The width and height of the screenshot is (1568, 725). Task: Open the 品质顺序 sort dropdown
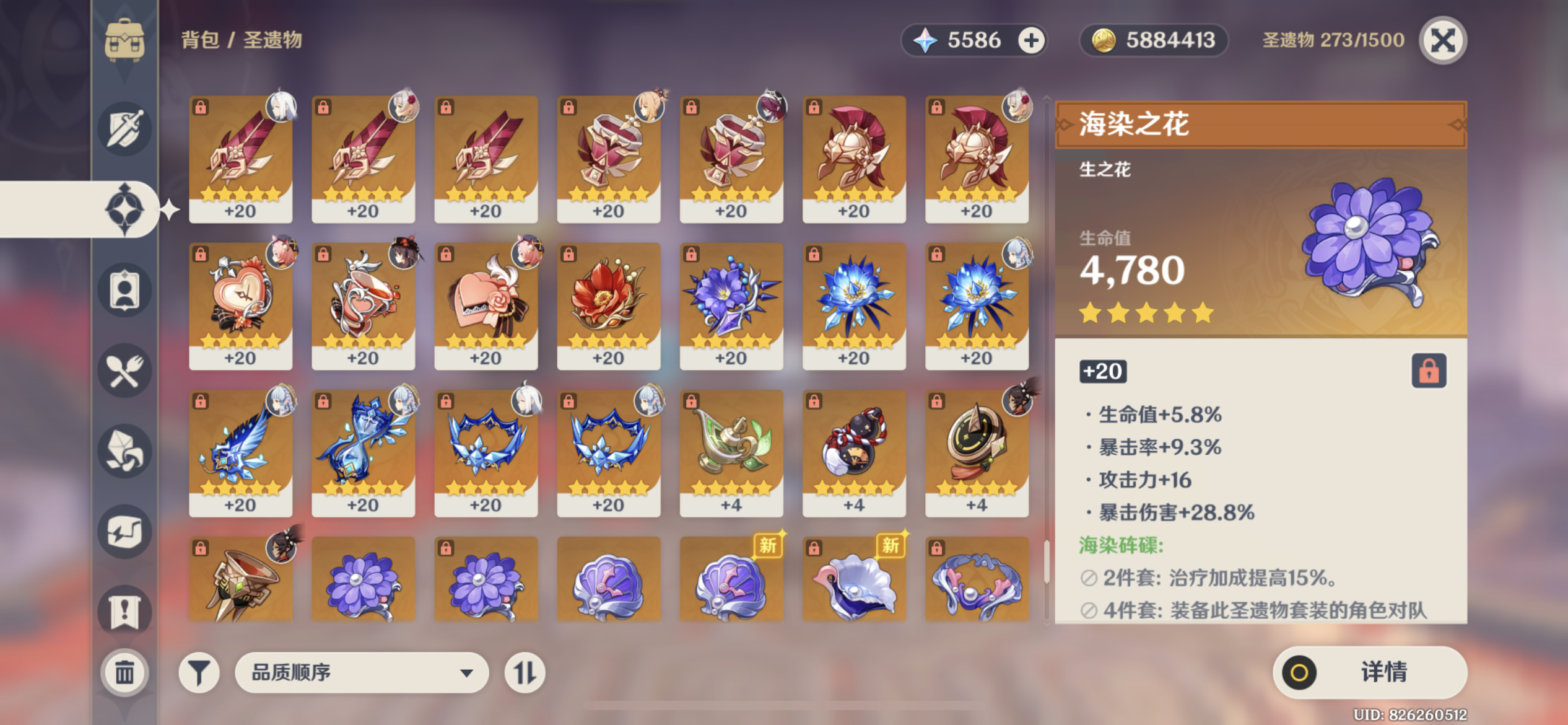point(362,672)
